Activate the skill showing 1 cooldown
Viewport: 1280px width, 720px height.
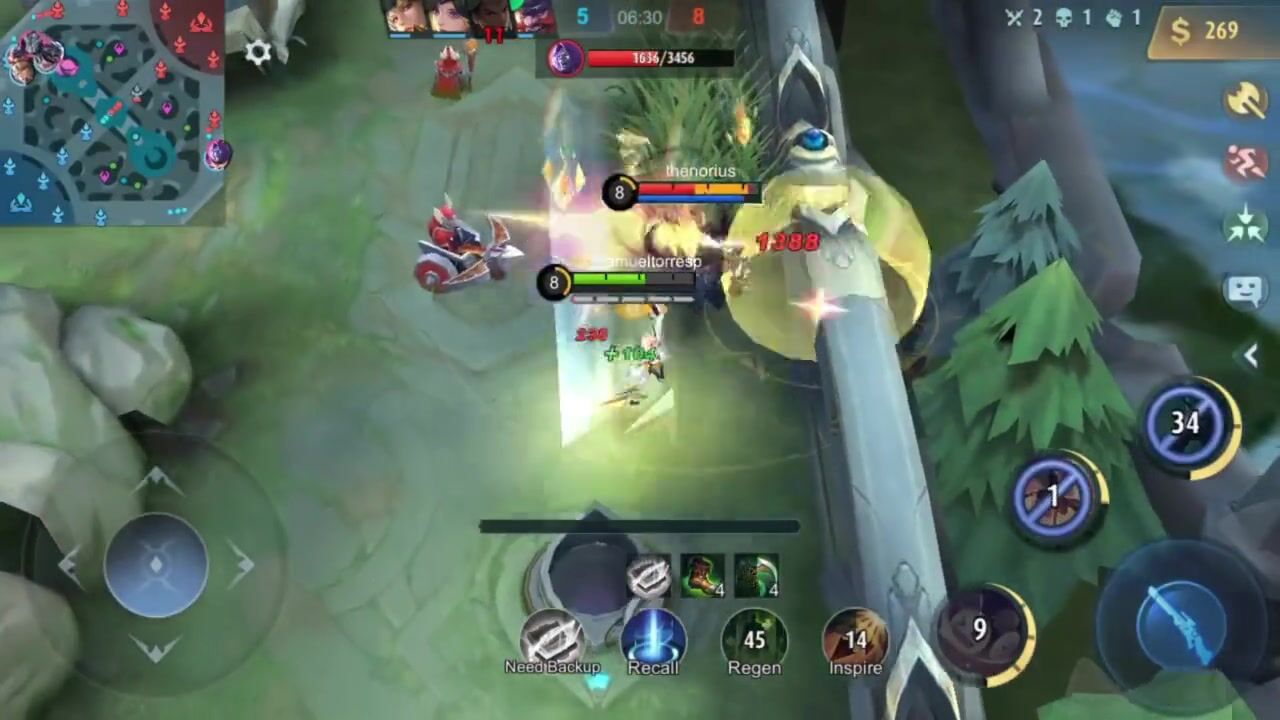click(x=1054, y=496)
